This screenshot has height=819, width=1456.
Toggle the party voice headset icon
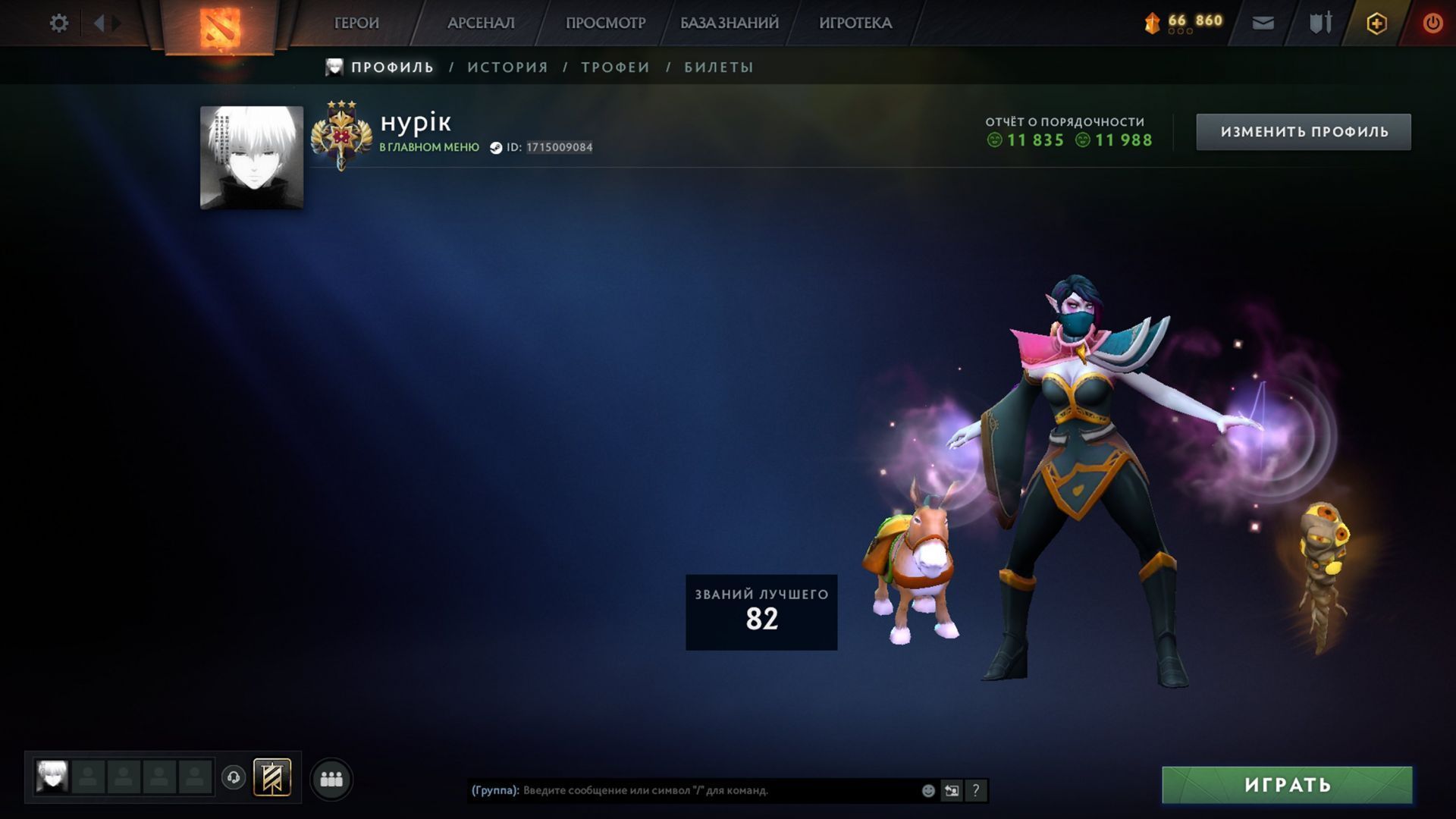pyautogui.click(x=234, y=777)
